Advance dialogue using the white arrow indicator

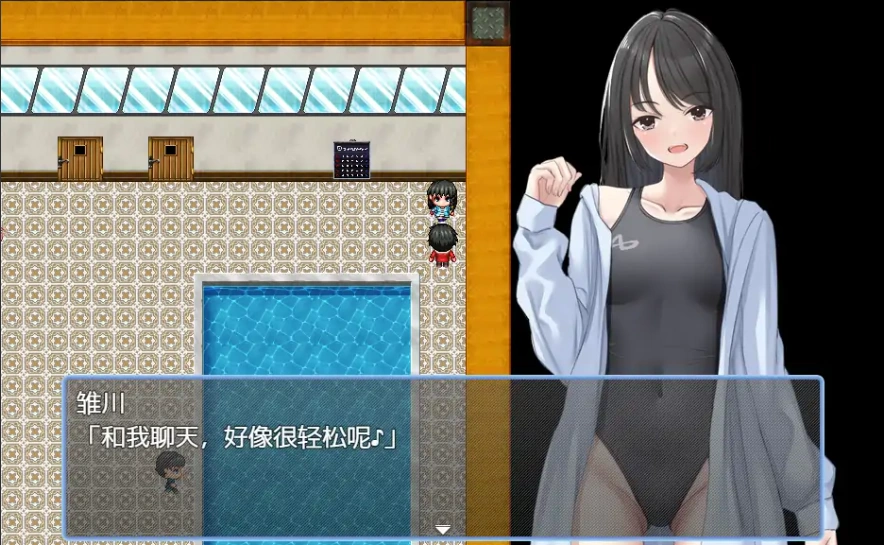[x=442, y=529]
